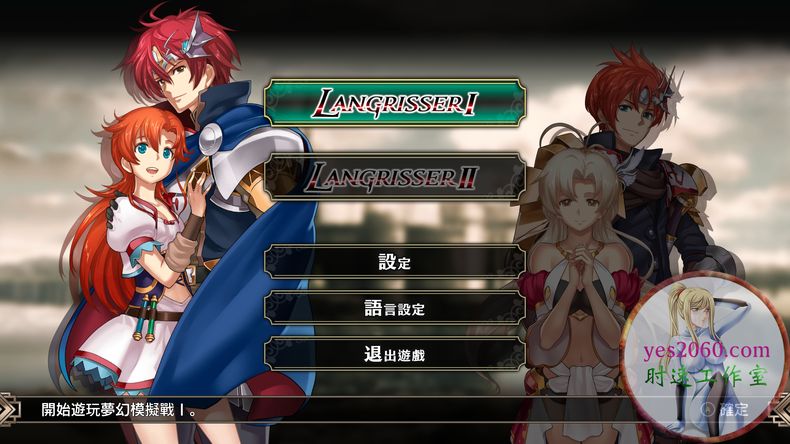The height and width of the screenshot is (444, 790).
Task: Select the Langrisser I menu entry
Action: (x=395, y=102)
